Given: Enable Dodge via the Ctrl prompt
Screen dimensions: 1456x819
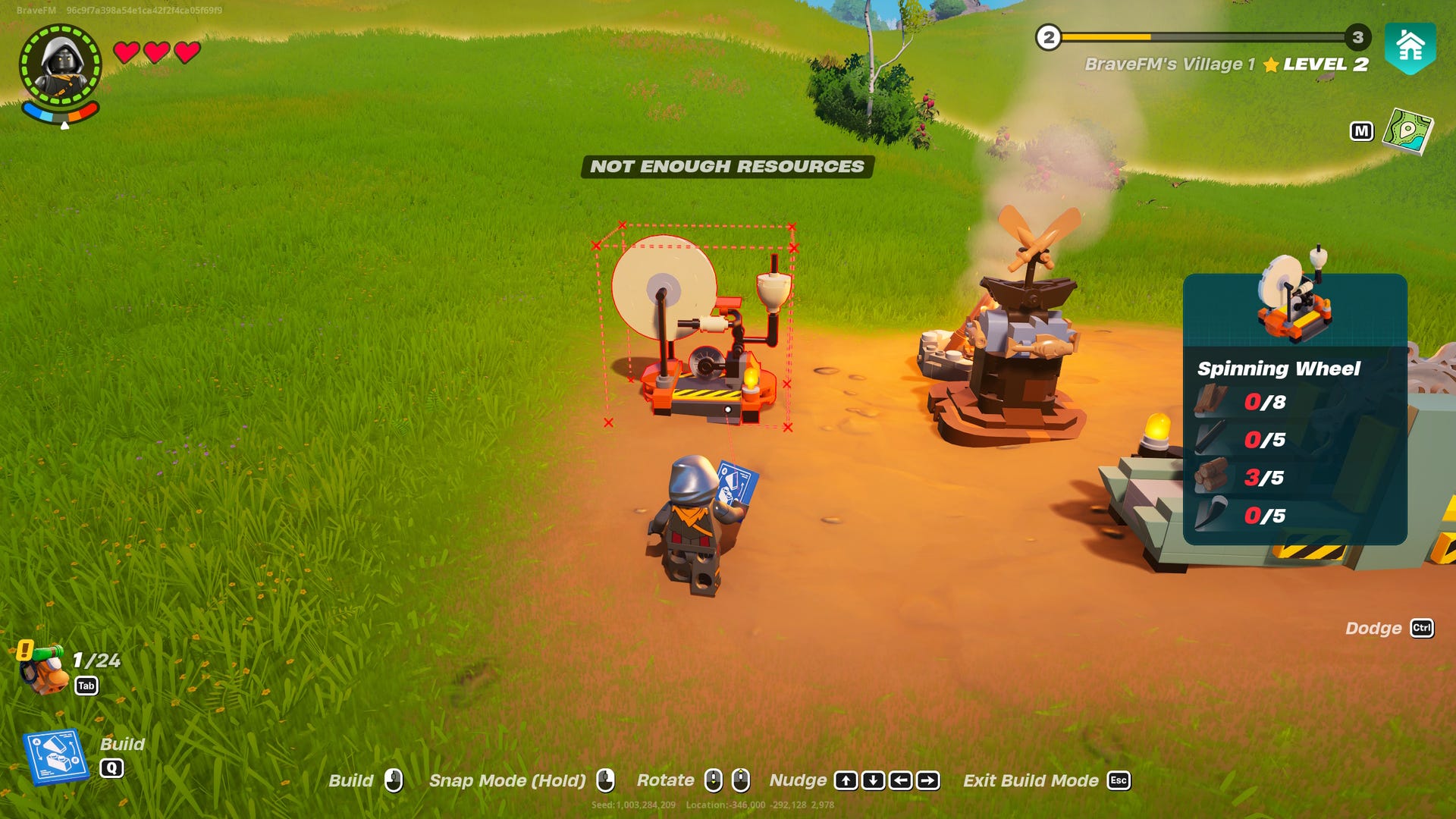Looking at the screenshot, I should (1423, 629).
